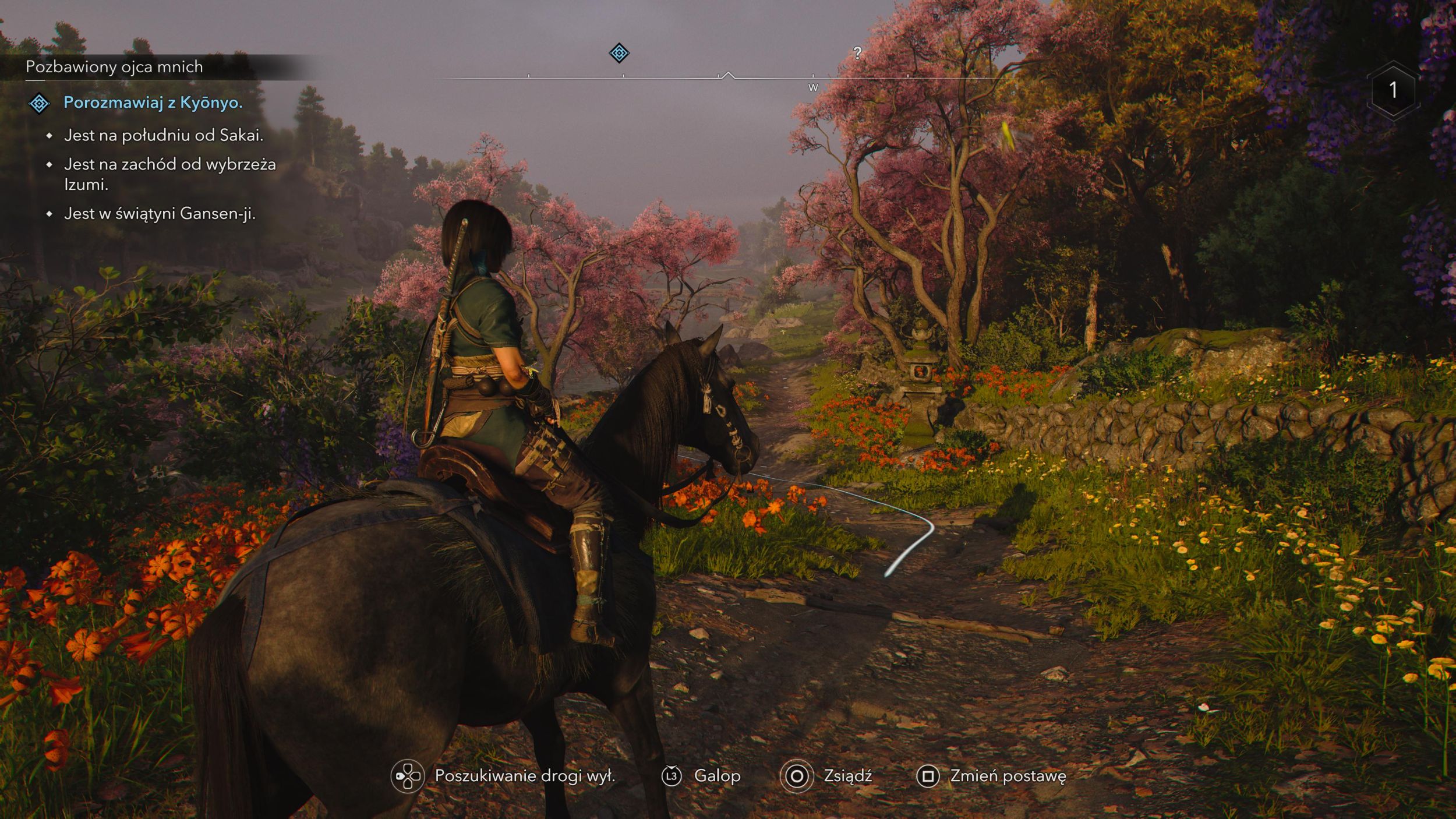Select the question mark marker on compass
Viewport: 1456px width, 819px height.
pos(857,53)
